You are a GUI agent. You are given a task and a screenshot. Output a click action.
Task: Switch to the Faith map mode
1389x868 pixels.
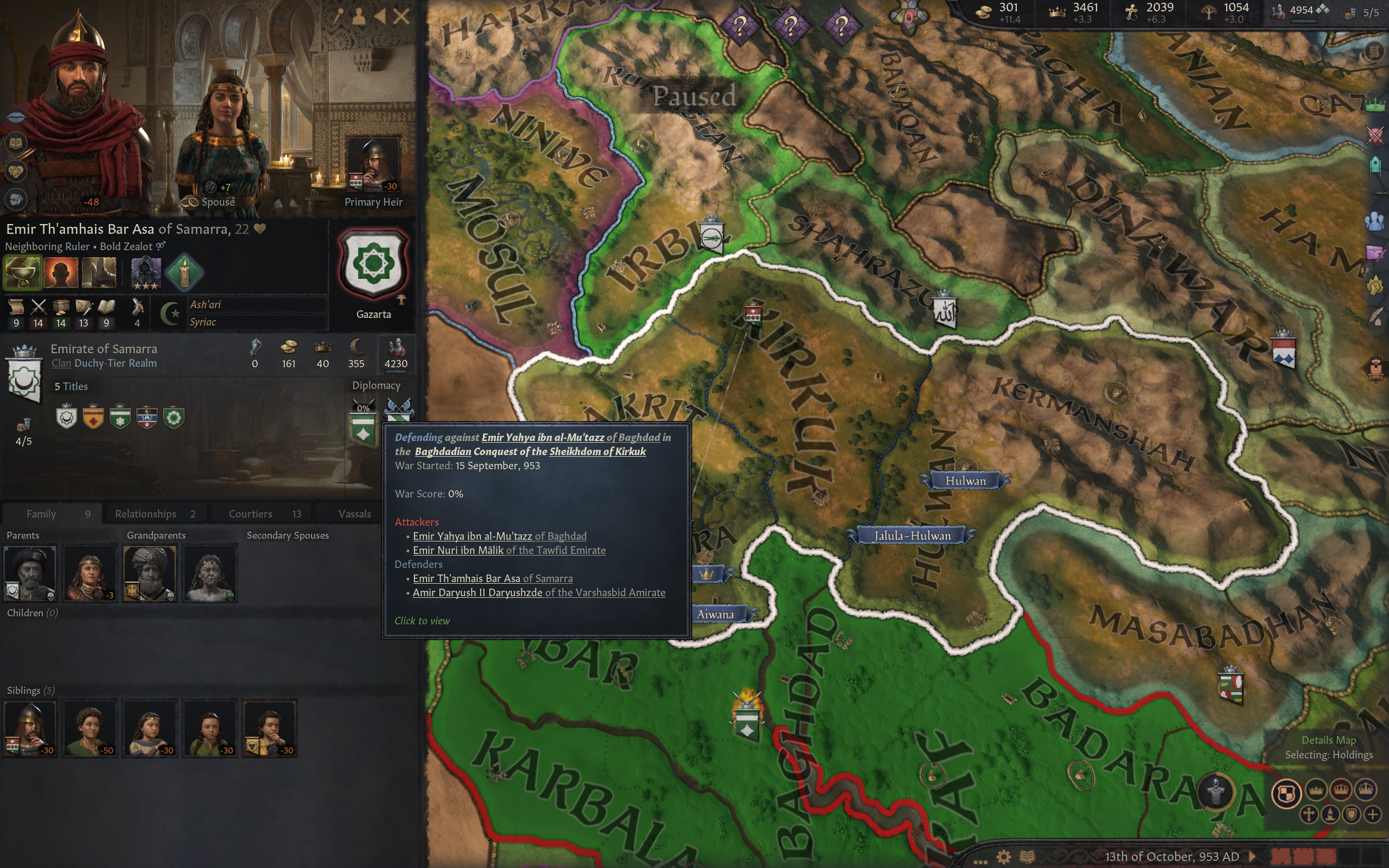tap(1309, 815)
